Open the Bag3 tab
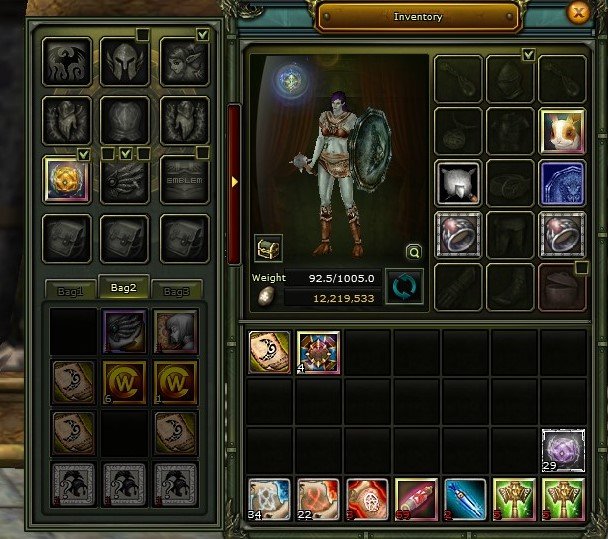608x539 pixels. [x=176, y=290]
